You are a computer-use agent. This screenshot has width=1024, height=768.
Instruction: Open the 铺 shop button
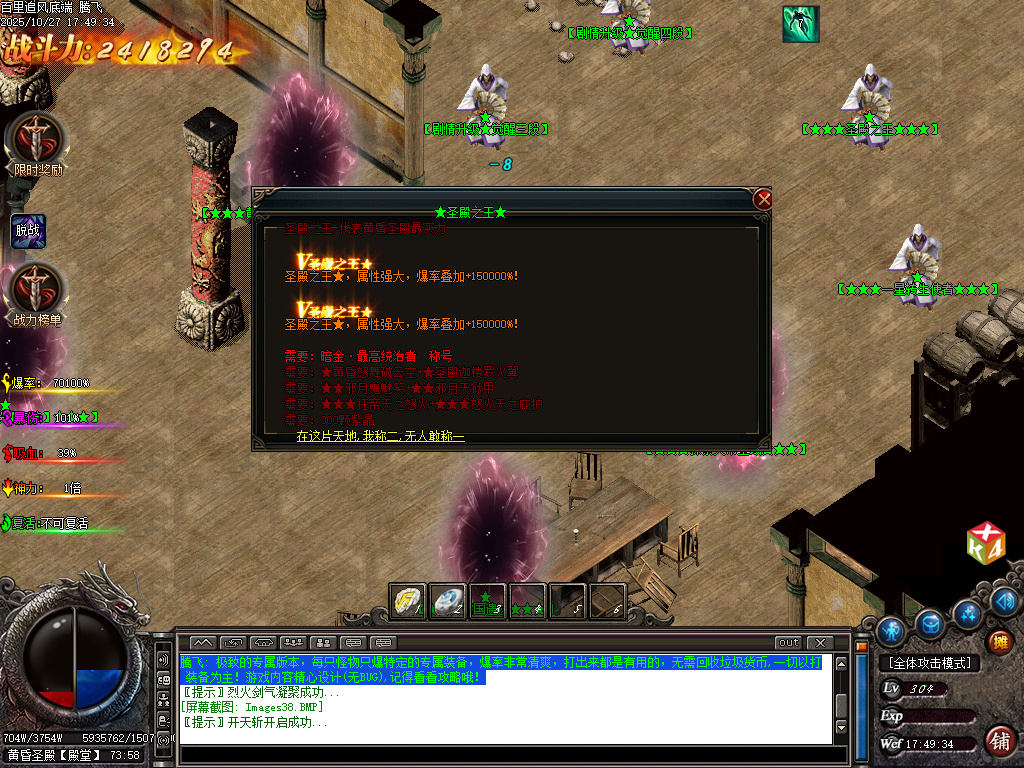click(998, 740)
